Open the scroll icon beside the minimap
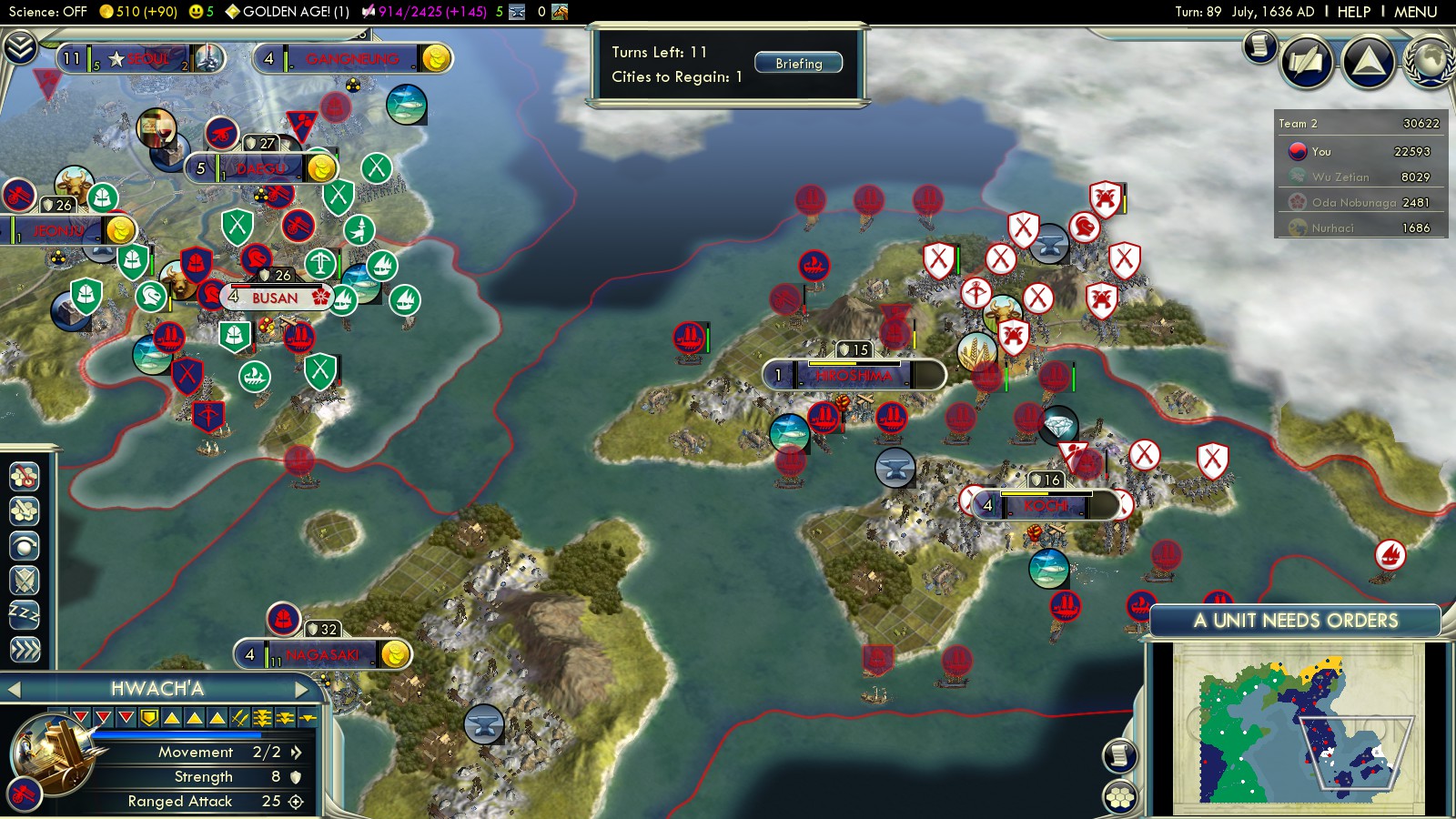The image size is (1456, 819). [1120, 755]
